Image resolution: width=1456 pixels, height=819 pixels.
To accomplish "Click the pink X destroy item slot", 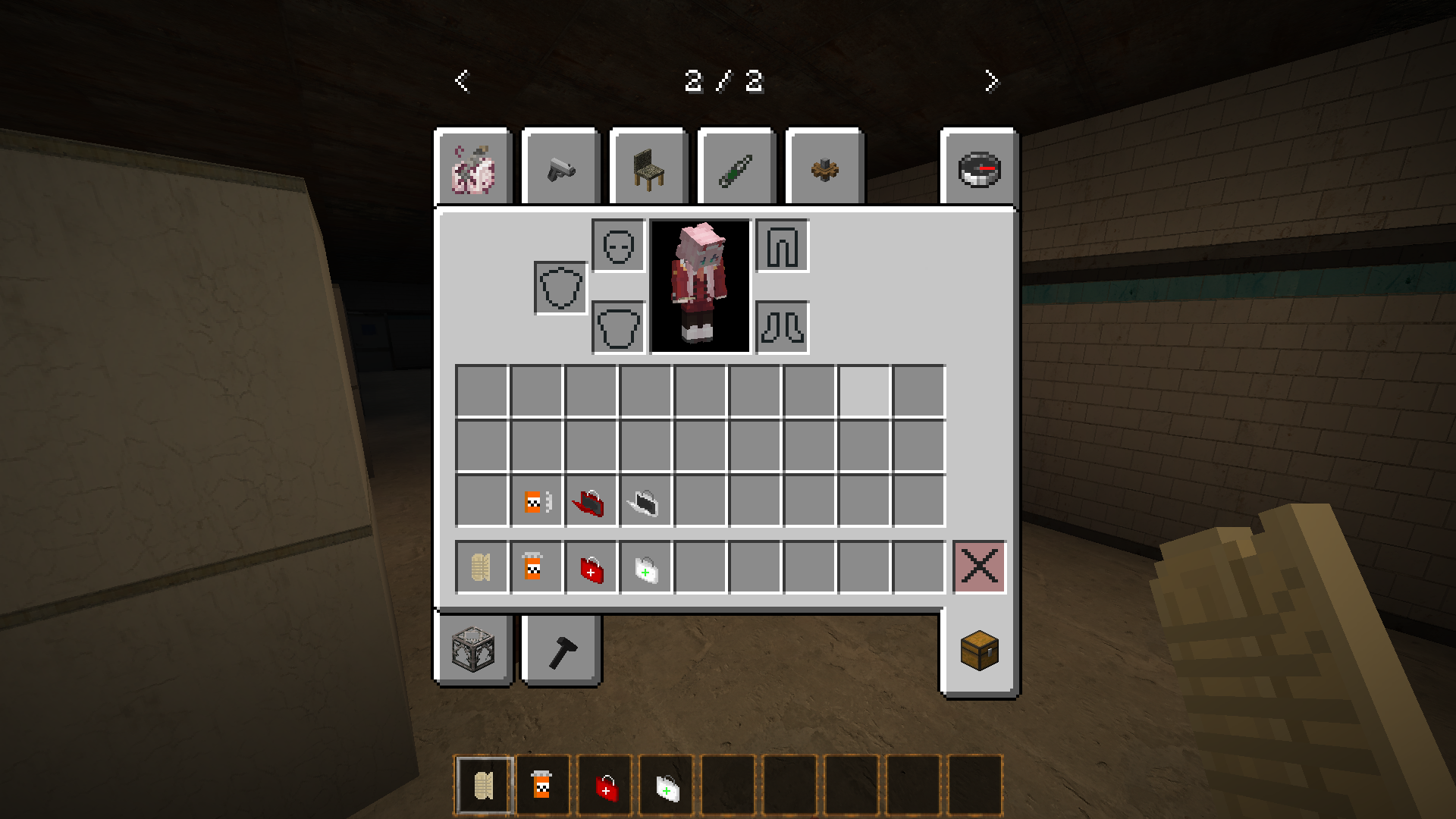I will (x=978, y=567).
